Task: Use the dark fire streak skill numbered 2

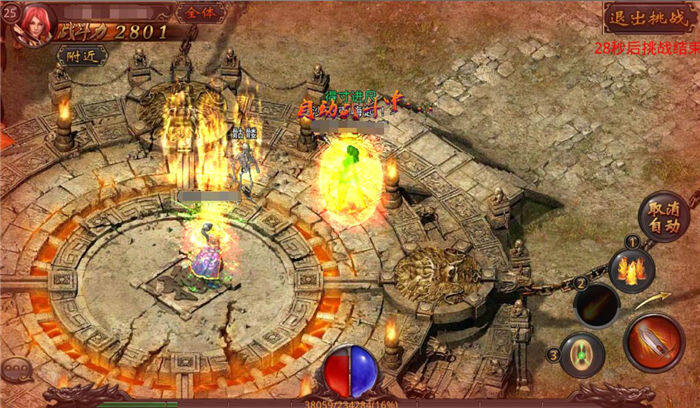Action: 601,304
